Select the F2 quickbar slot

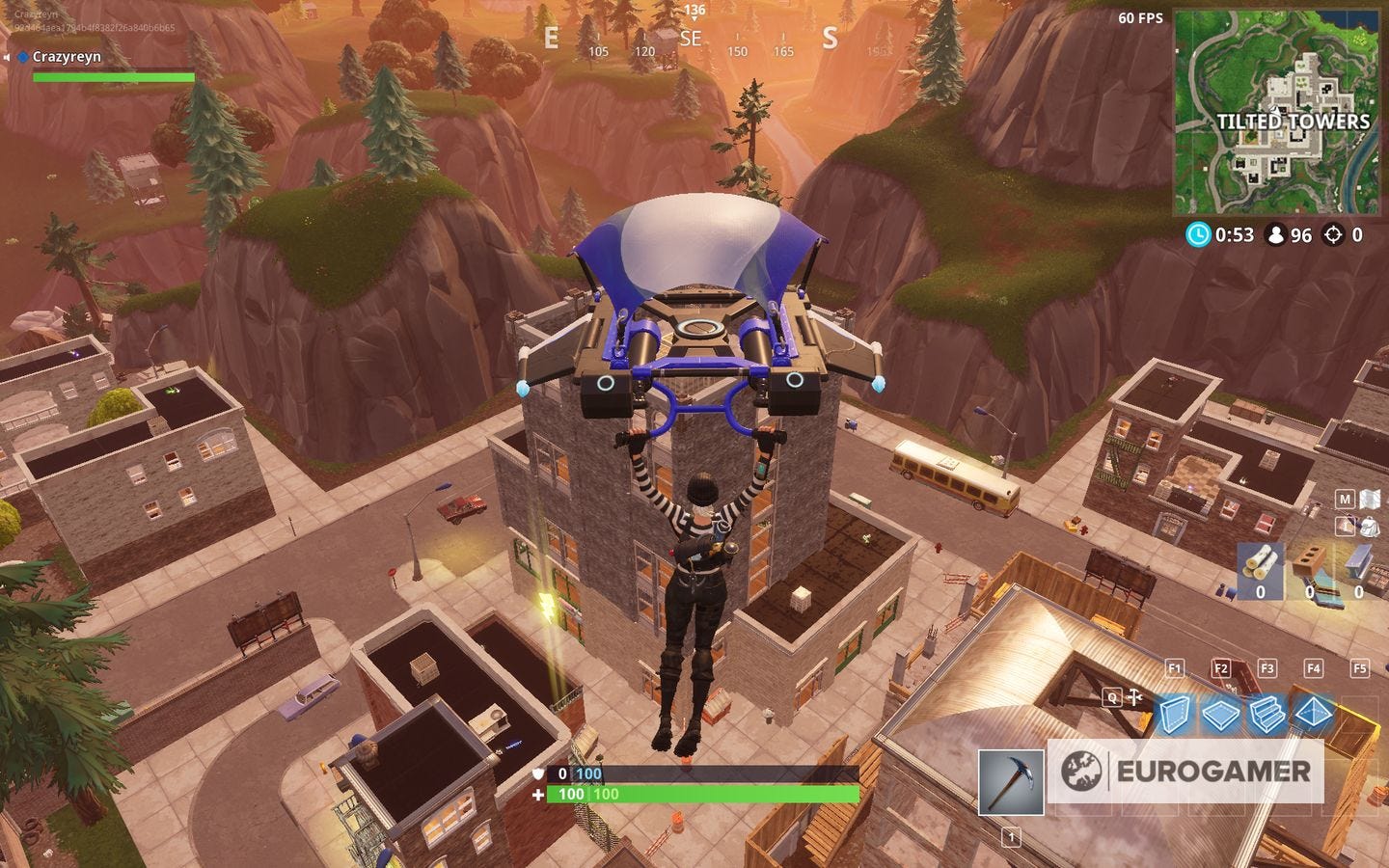click(x=1220, y=667)
